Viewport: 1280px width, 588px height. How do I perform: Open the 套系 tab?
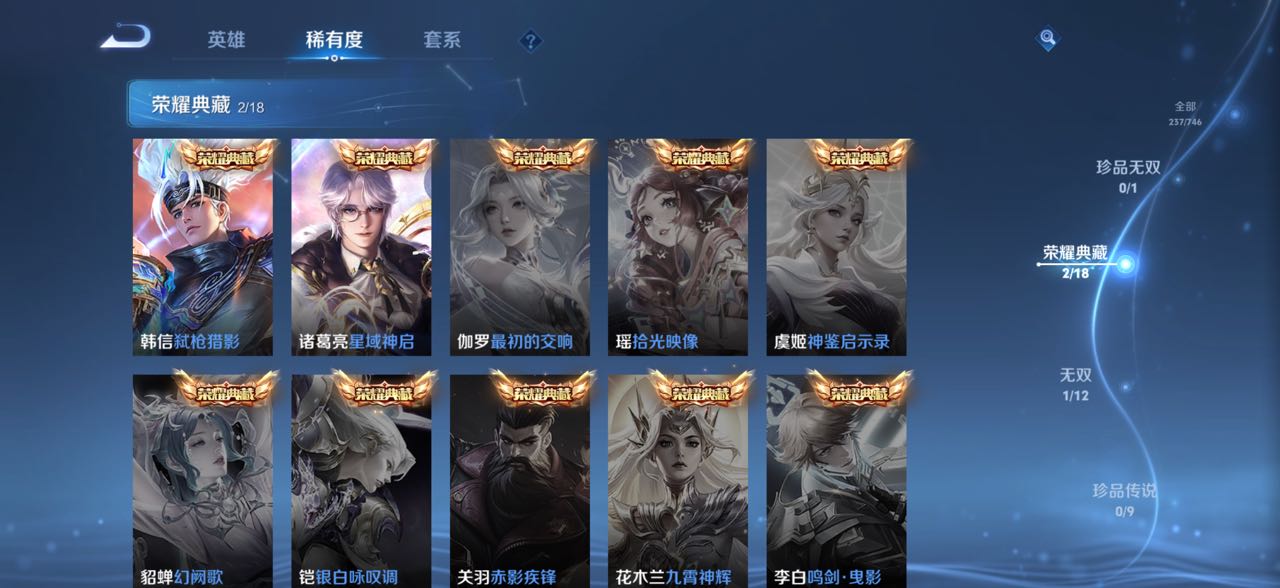(442, 40)
